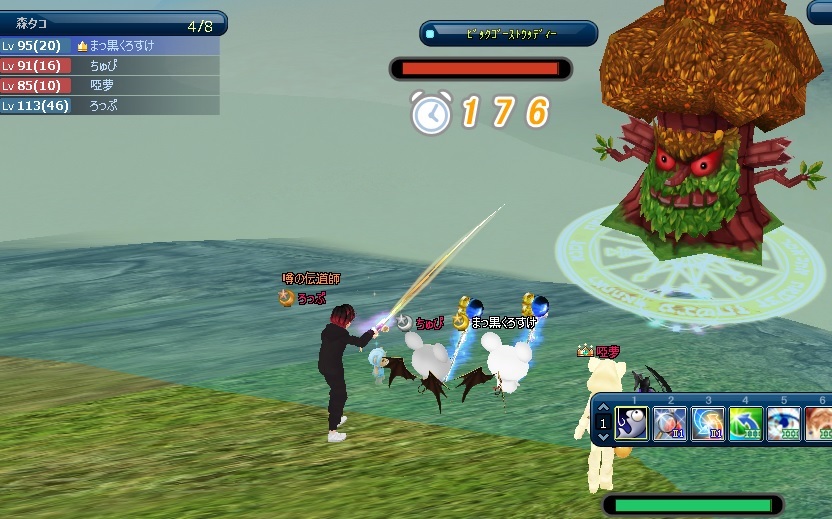Use the orange-brown skill icon in slot 6
832x519 pixels.
click(819, 423)
